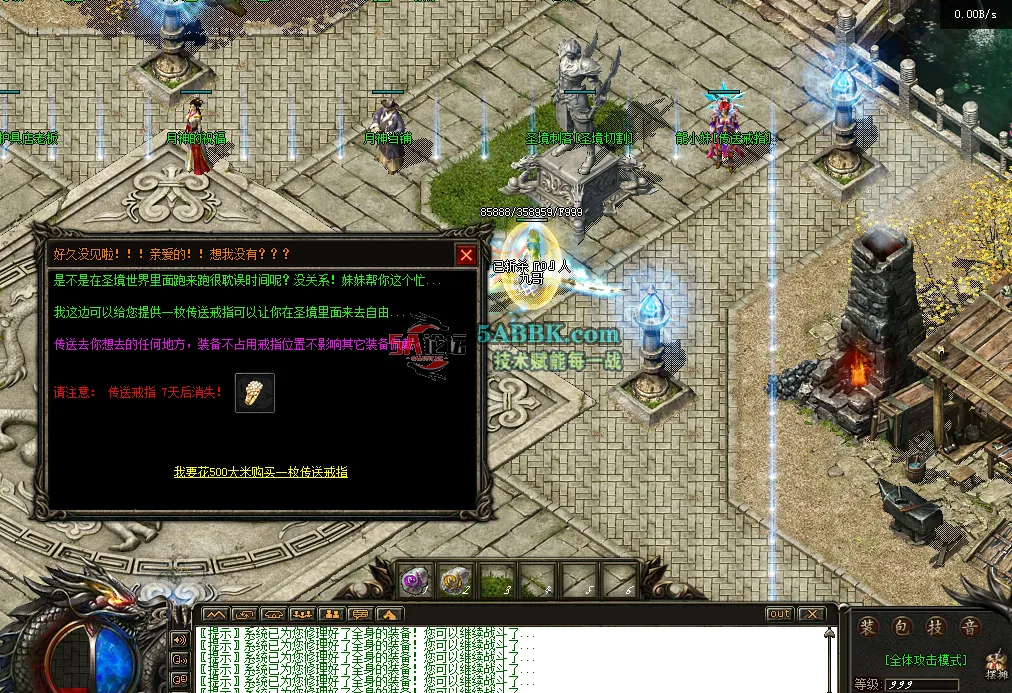Close the teleport ring dialog
Image resolution: width=1012 pixels, height=693 pixels.
pyautogui.click(x=466, y=255)
